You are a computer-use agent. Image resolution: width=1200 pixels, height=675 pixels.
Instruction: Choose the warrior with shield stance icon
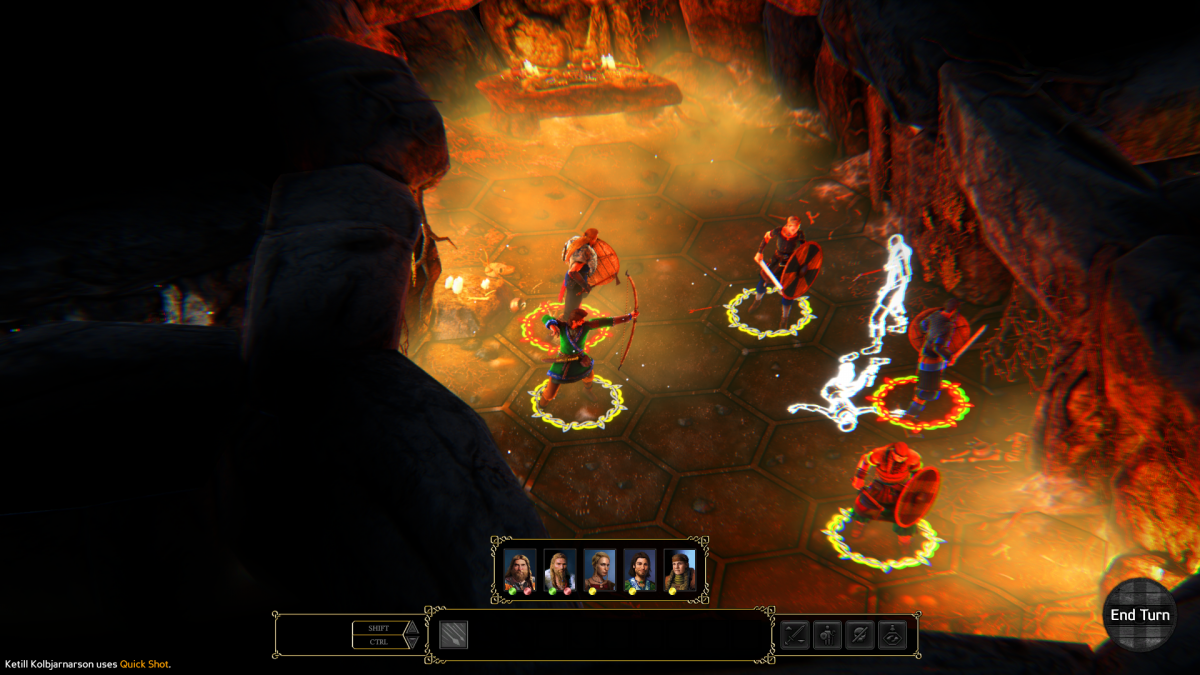point(827,635)
